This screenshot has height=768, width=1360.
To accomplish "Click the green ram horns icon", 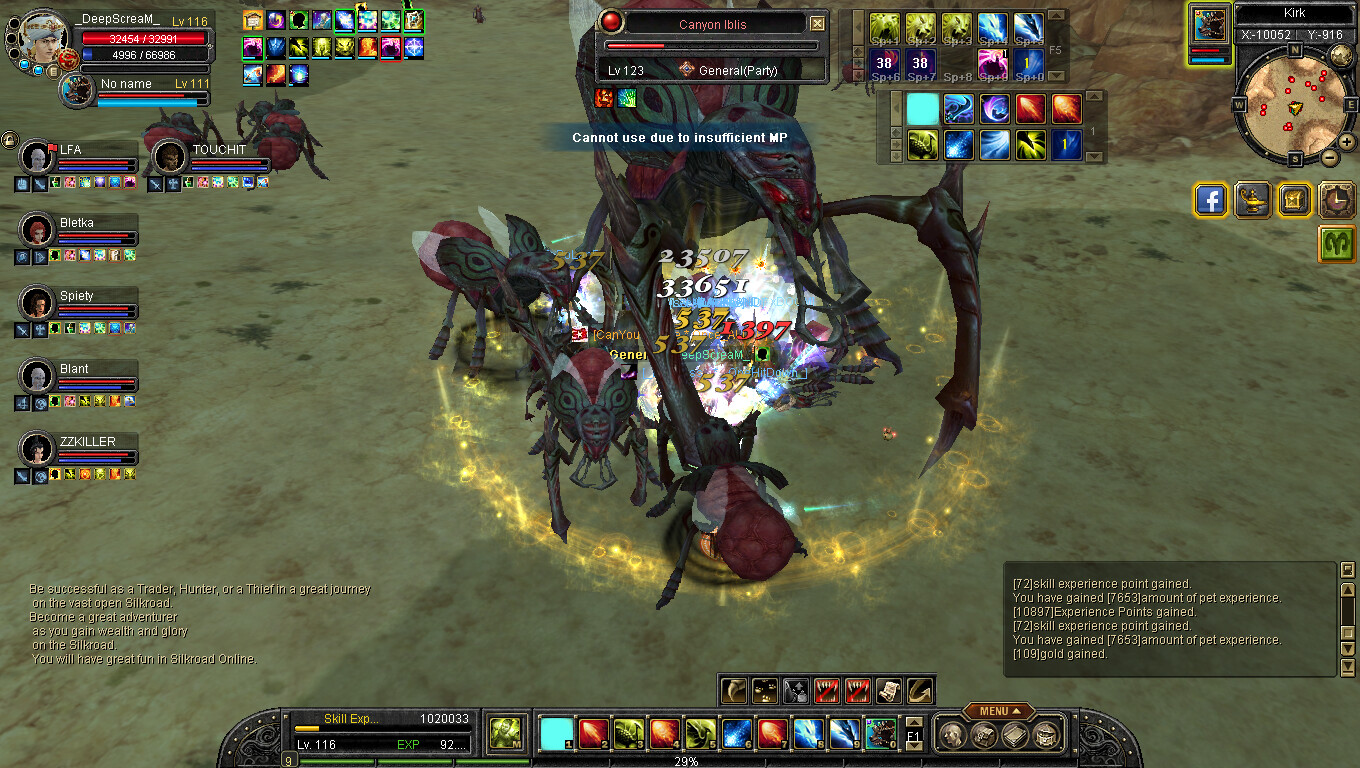I will point(1336,243).
